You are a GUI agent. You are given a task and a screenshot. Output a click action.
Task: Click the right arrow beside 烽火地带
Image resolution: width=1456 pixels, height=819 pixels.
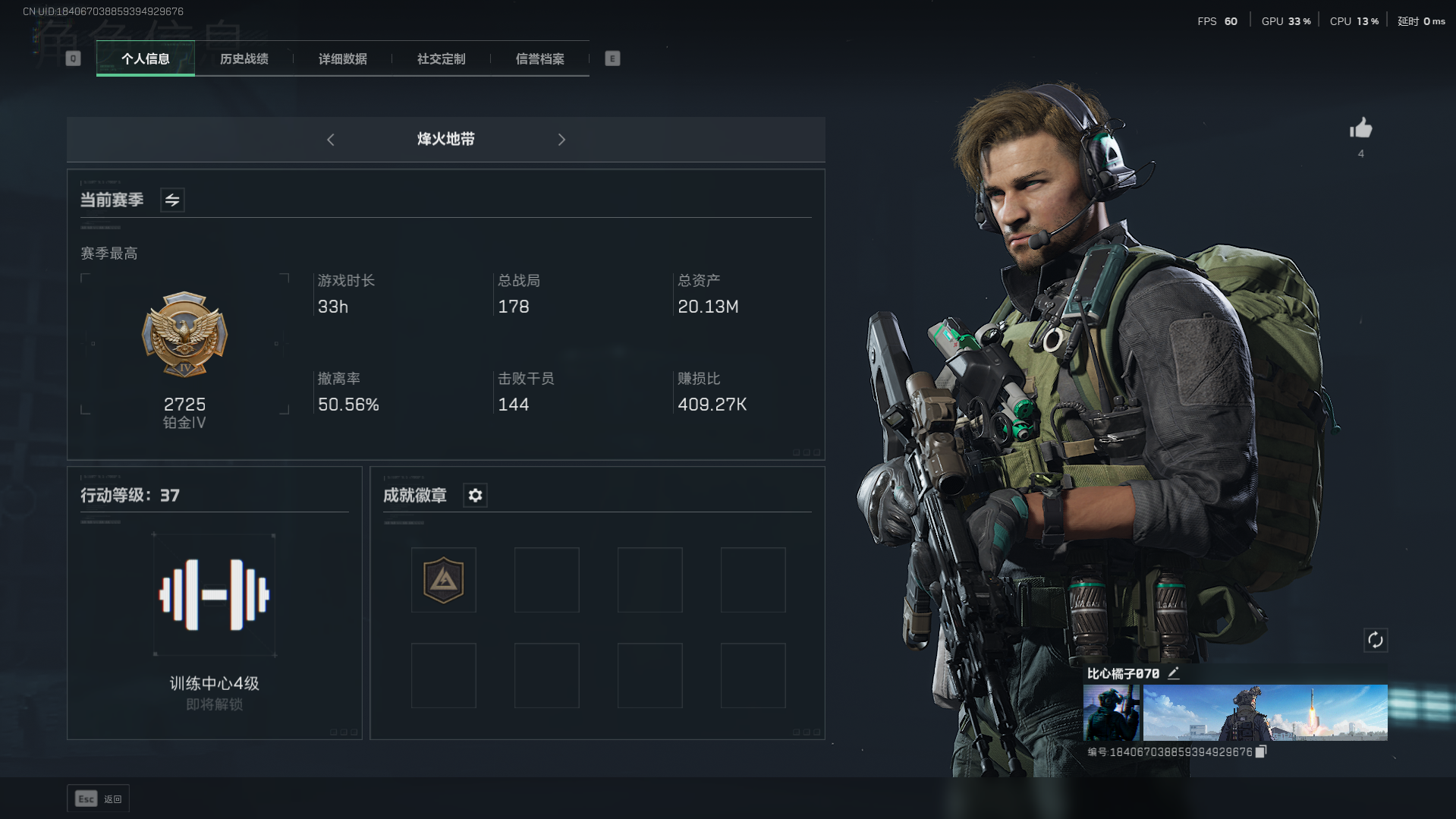pos(561,140)
